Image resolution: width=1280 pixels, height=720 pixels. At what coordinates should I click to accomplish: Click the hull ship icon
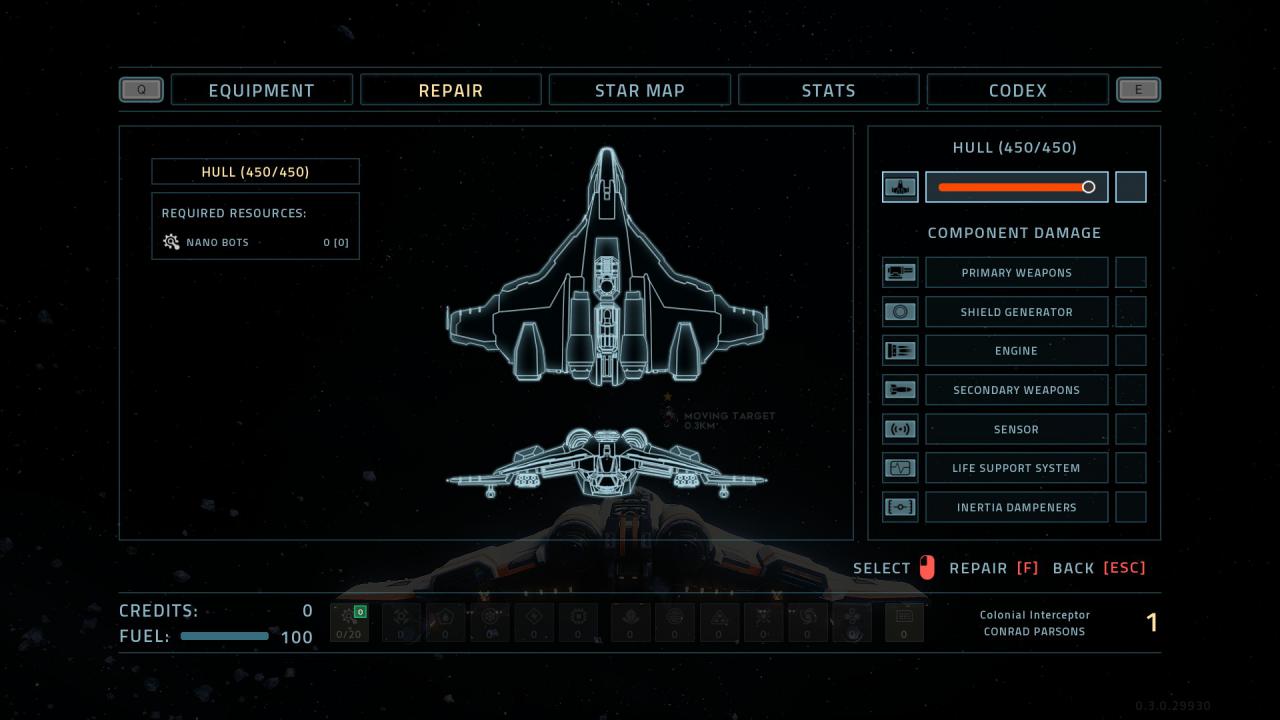coord(900,187)
